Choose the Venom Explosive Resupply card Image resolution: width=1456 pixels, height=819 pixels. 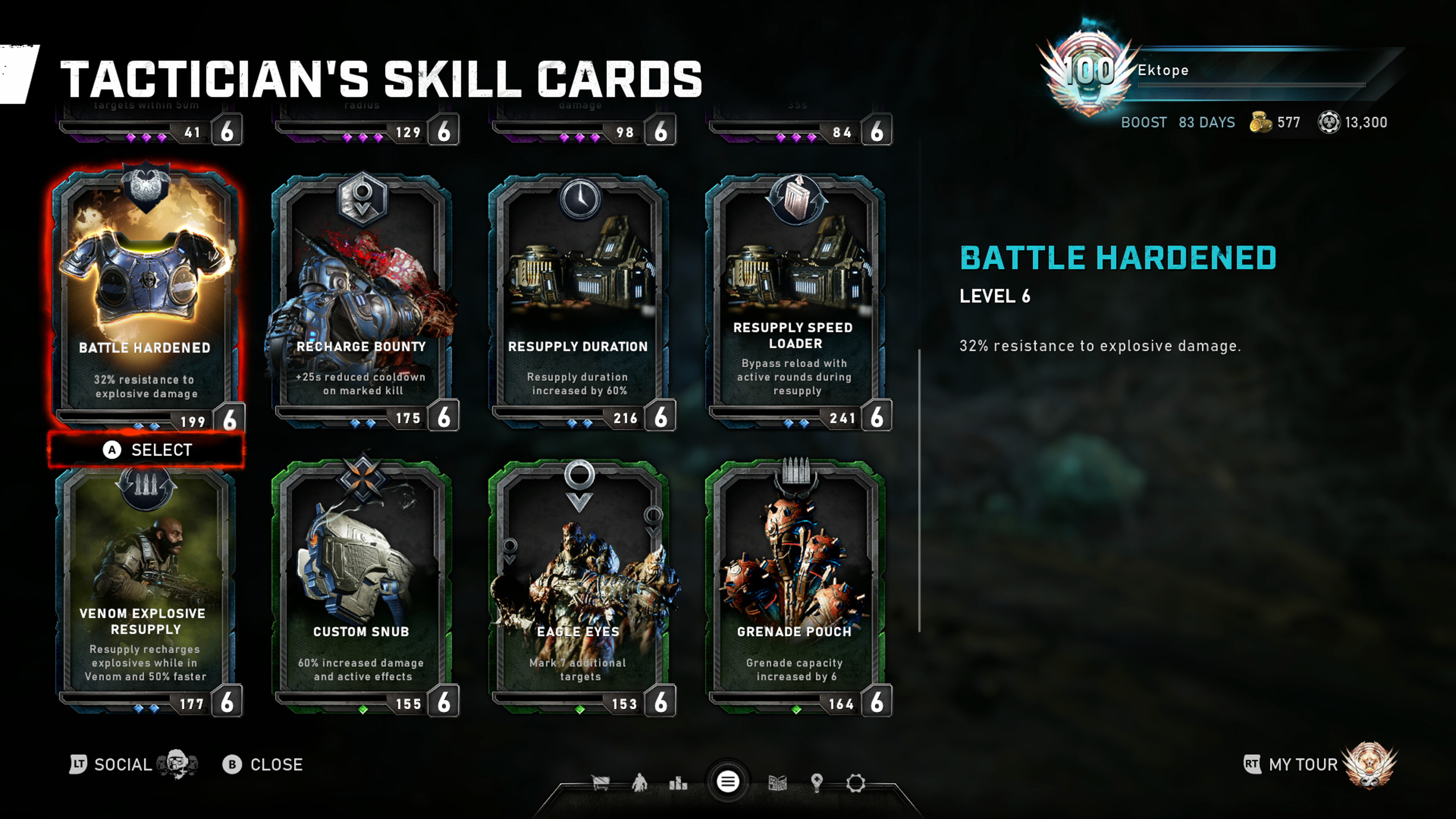[x=146, y=588]
